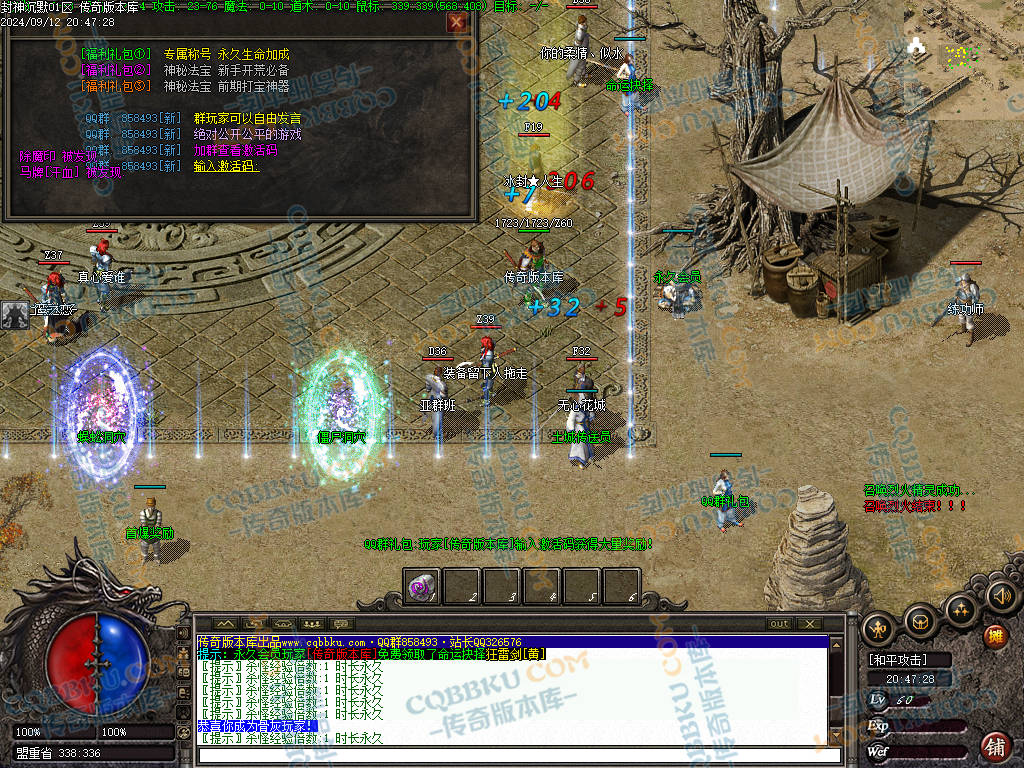
Task: Click the mountain-shaped chat tab button
Action: click(x=225, y=623)
